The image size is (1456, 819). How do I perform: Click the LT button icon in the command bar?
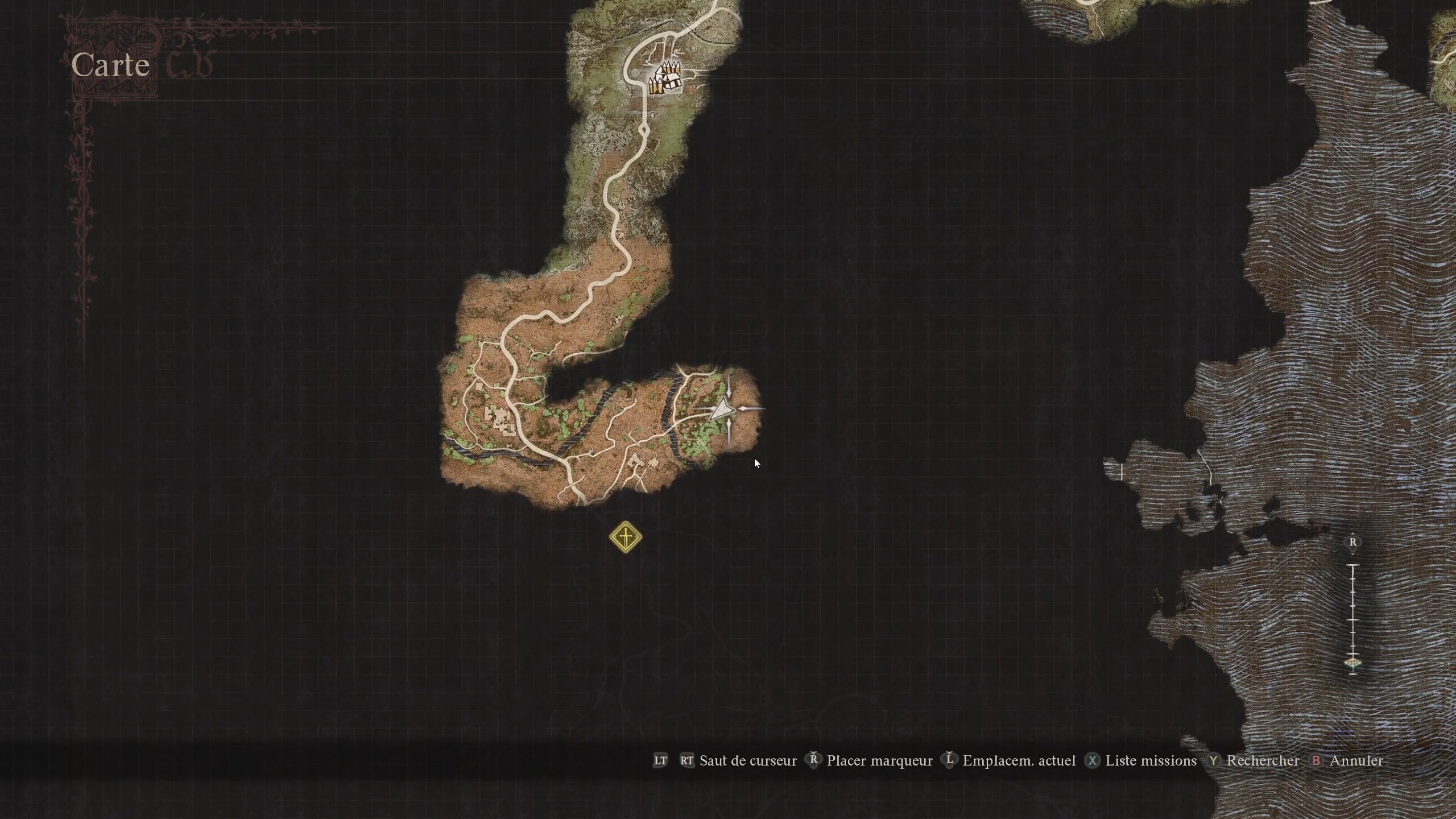click(x=660, y=761)
